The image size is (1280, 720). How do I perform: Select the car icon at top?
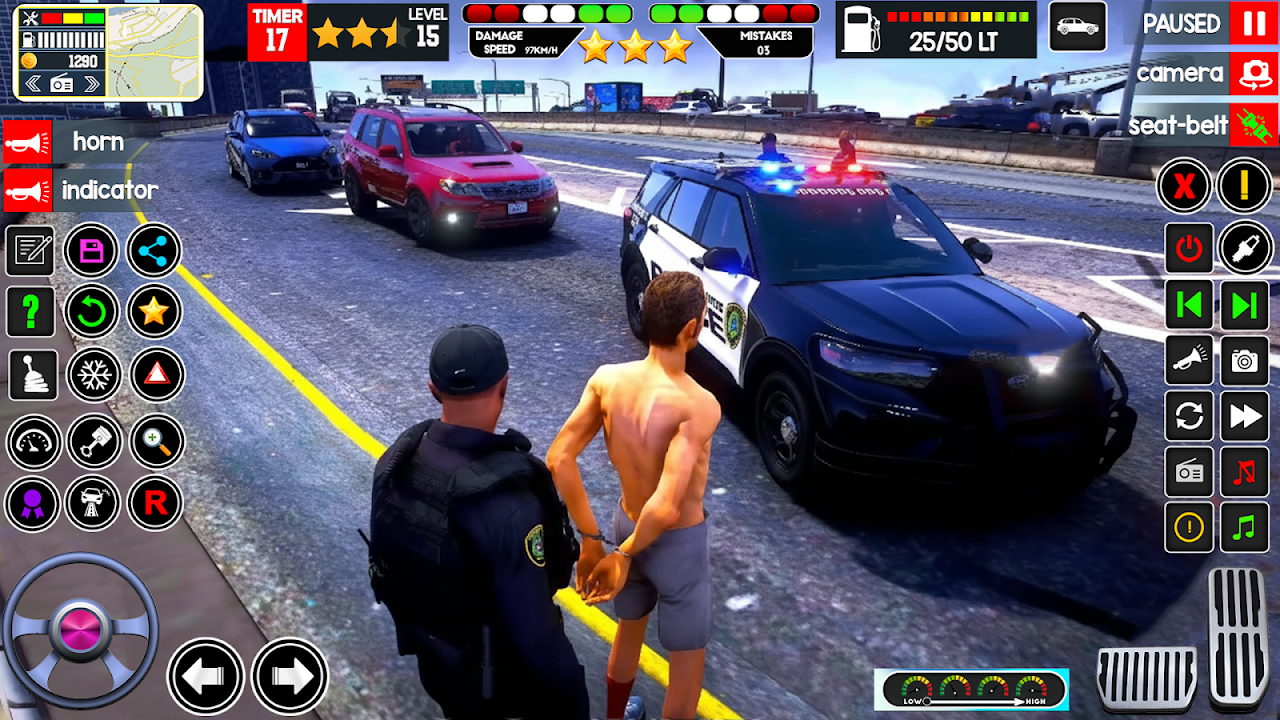[1078, 26]
